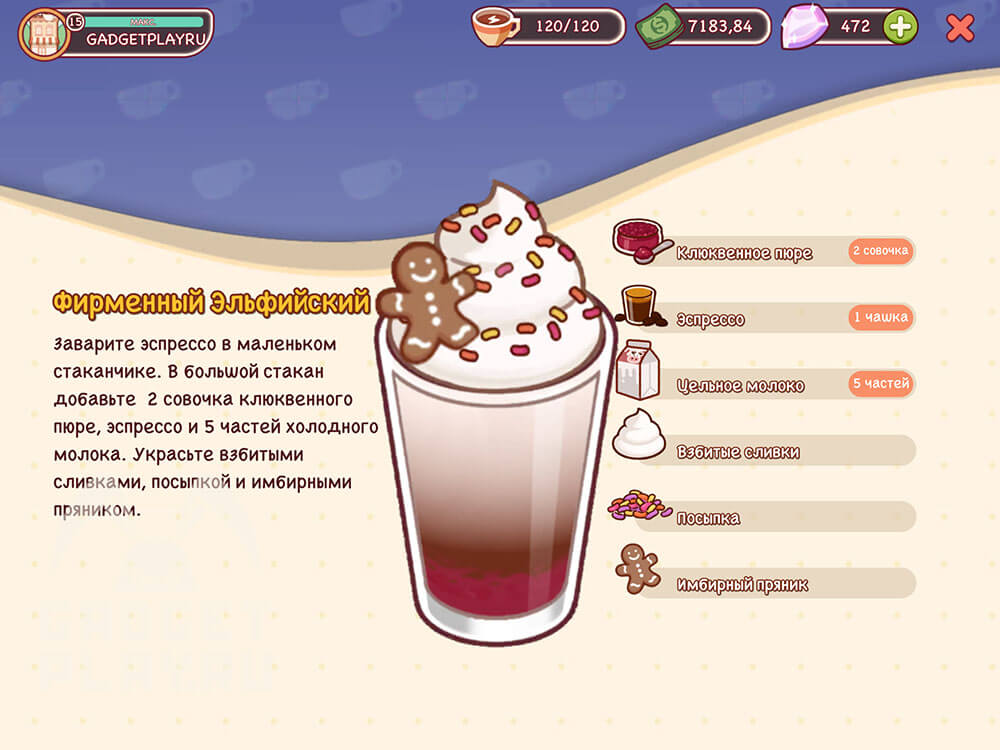Screen dimensions: 1000x750
Task: Select the gingerbread cookie ingredient row
Action: click(x=765, y=584)
